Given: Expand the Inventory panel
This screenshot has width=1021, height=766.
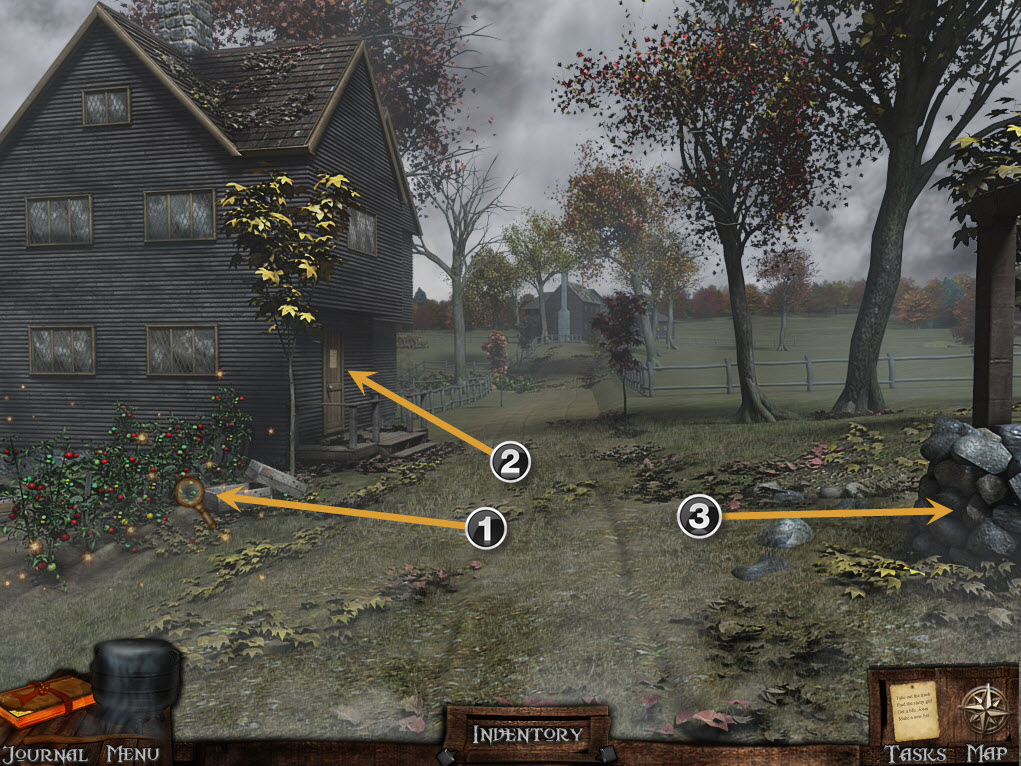Looking at the screenshot, I should (x=526, y=734).
